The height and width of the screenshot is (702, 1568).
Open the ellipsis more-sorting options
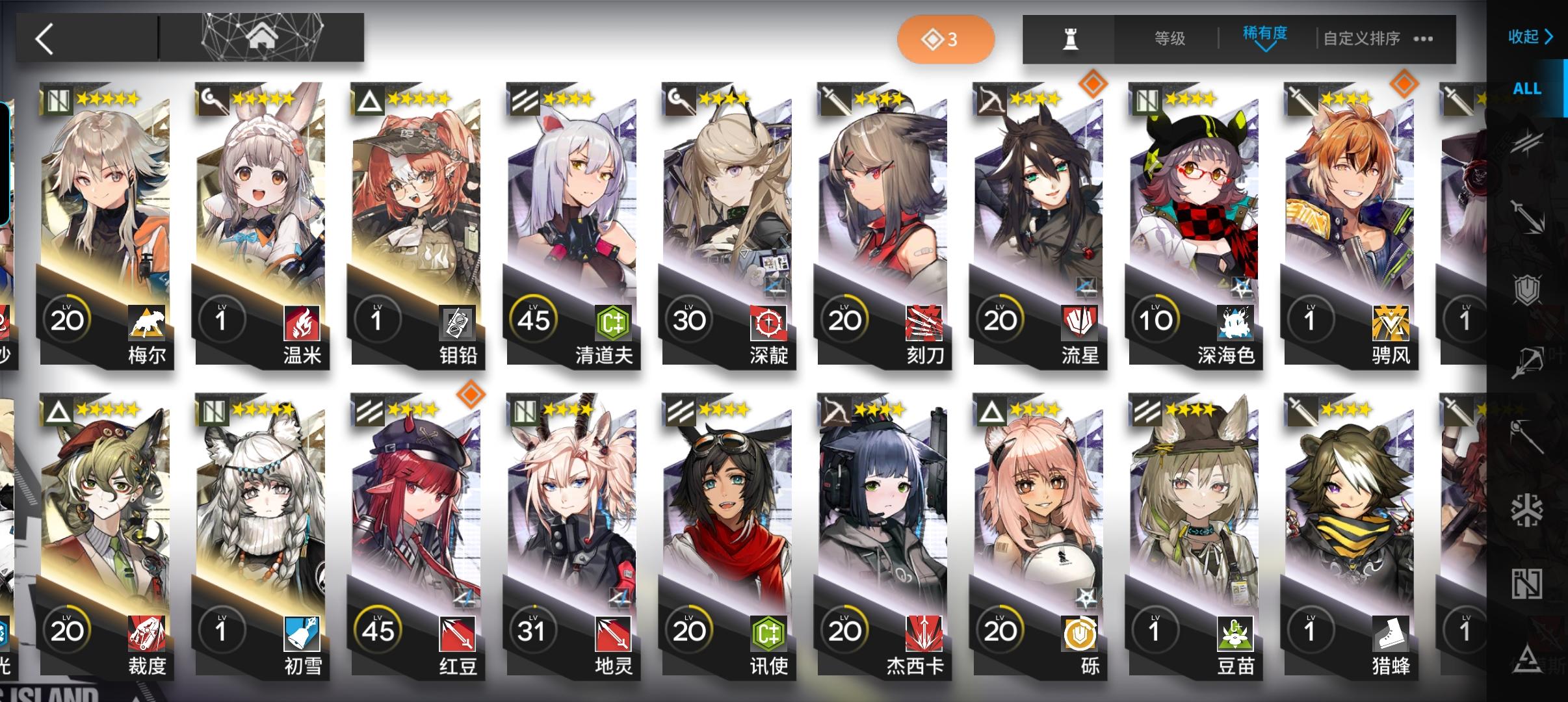(1424, 40)
